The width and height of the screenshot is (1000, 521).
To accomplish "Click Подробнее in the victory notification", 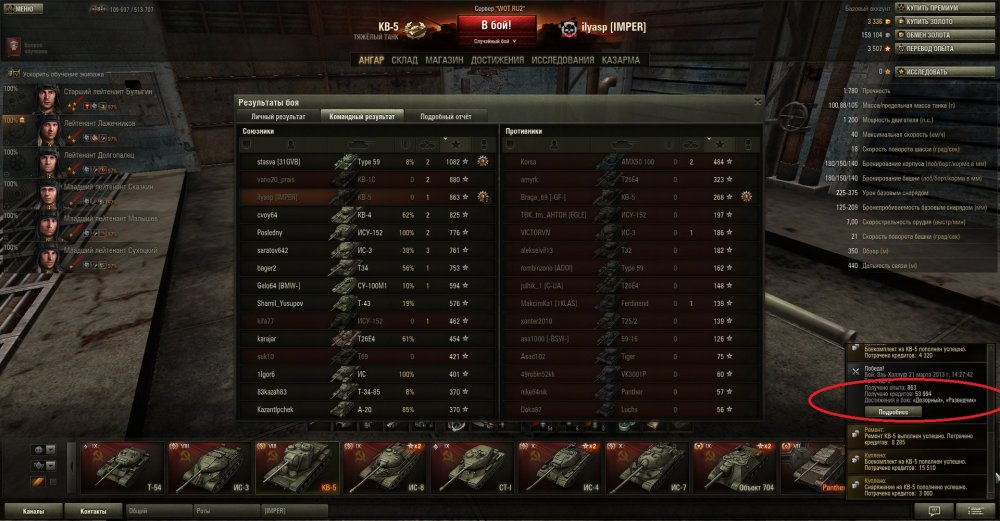I will pos(892,412).
